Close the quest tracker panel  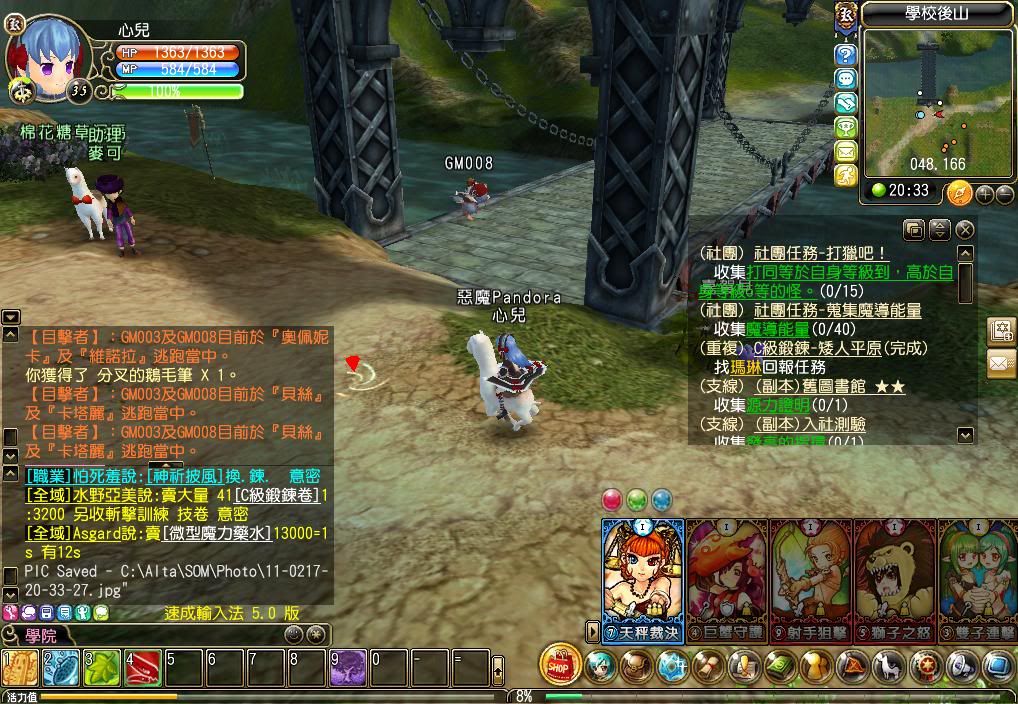coord(964,230)
